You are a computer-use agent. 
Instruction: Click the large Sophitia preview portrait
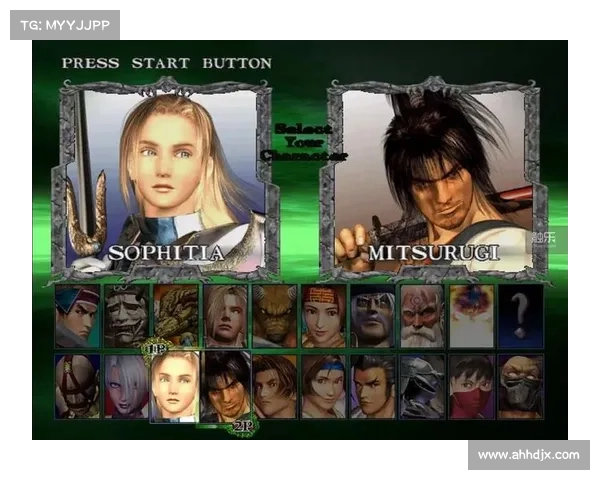(x=165, y=180)
